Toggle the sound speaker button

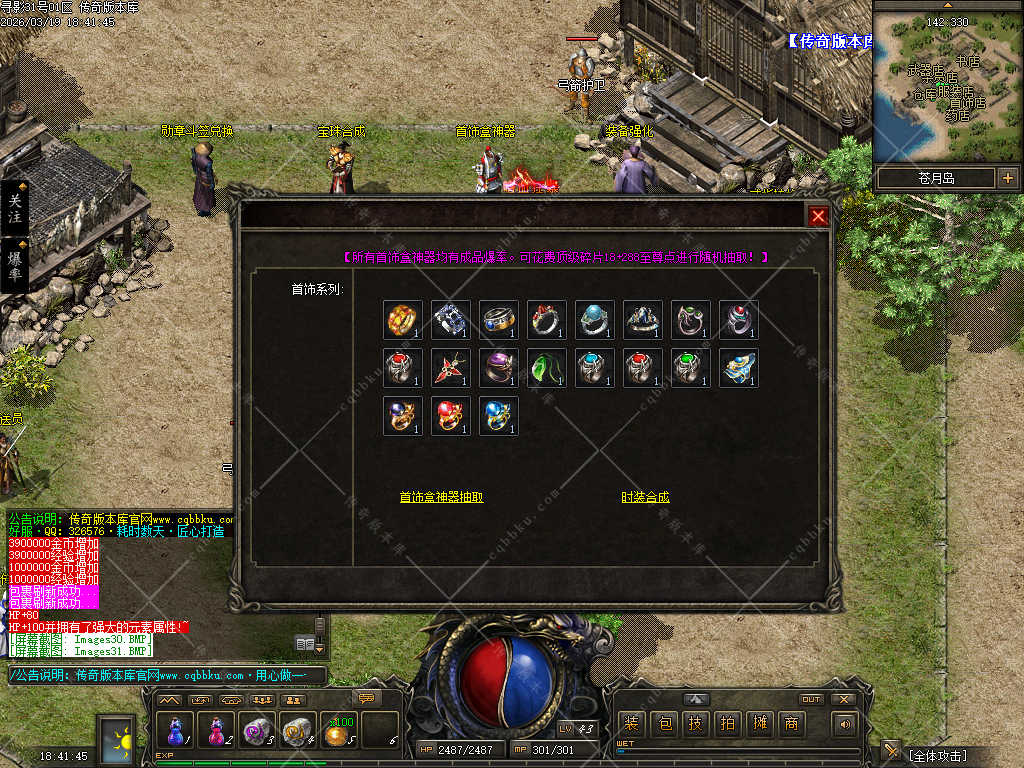coord(845,724)
